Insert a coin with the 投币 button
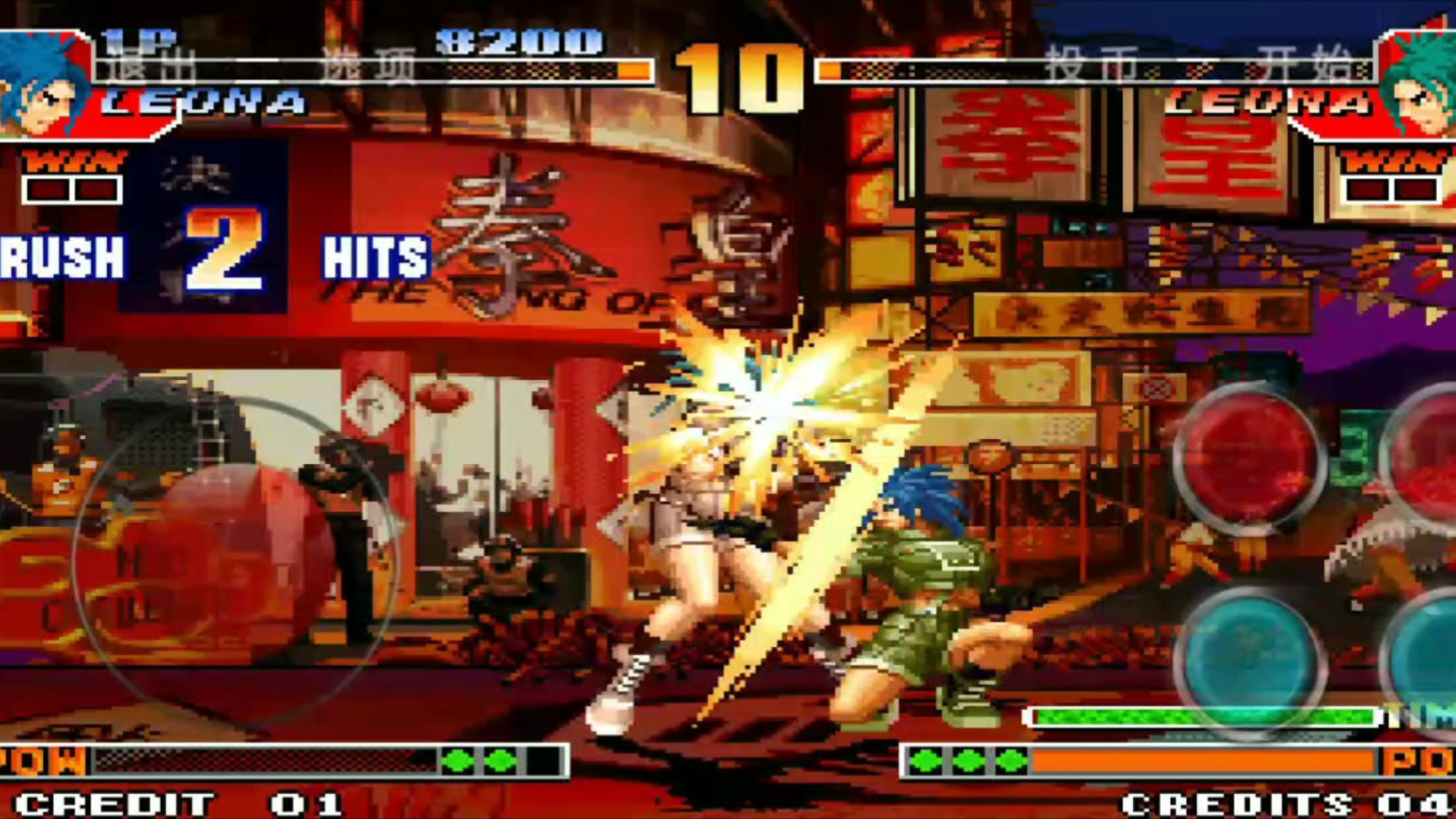The width and height of the screenshot is (1456, 819). tap(1092, 64)
